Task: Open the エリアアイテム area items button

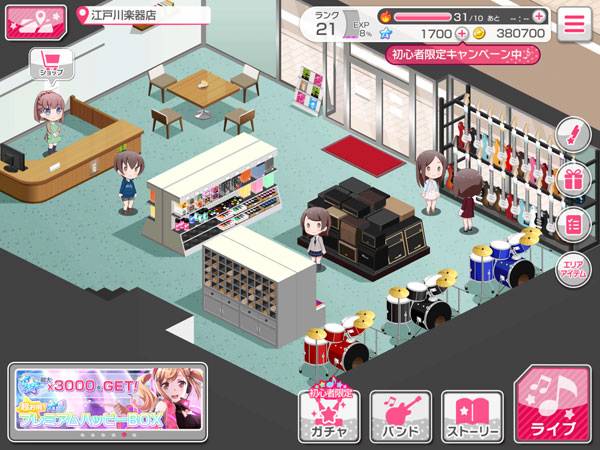Action: 573,269
